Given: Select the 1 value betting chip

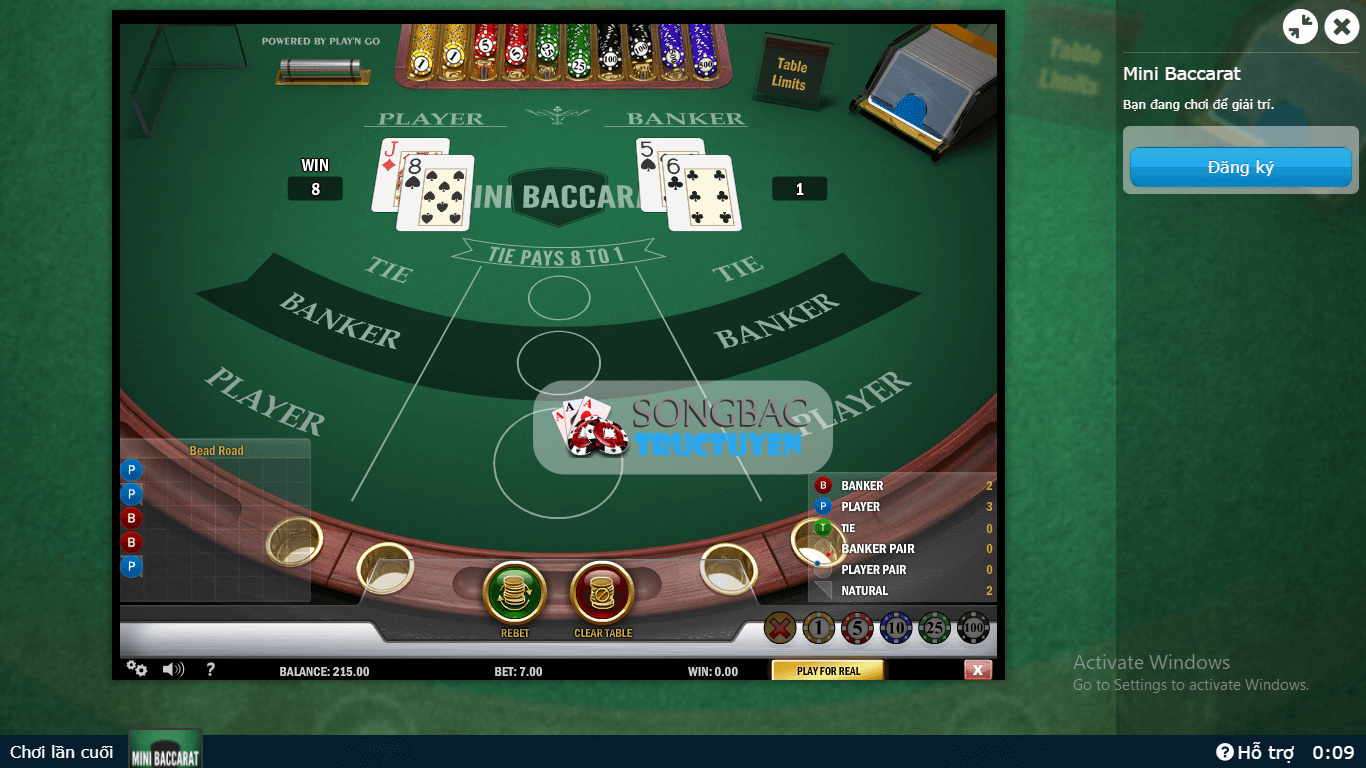Looking at the screenshot, I should (818, 628).
